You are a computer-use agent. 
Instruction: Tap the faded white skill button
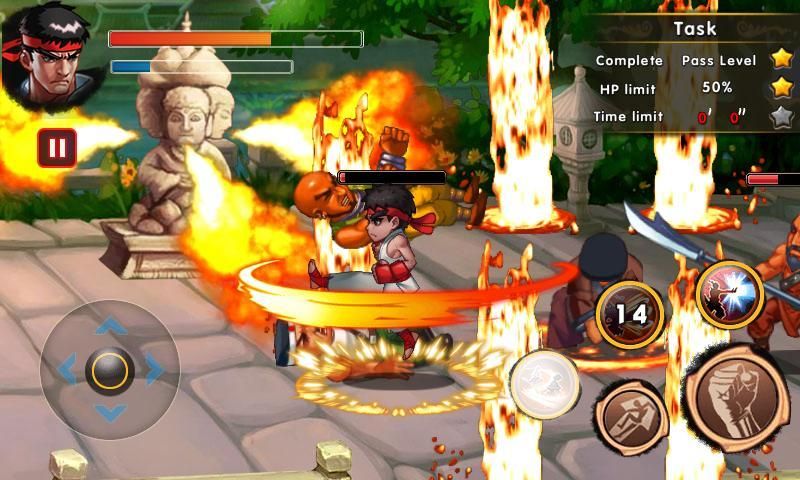[x=545, y=383]
